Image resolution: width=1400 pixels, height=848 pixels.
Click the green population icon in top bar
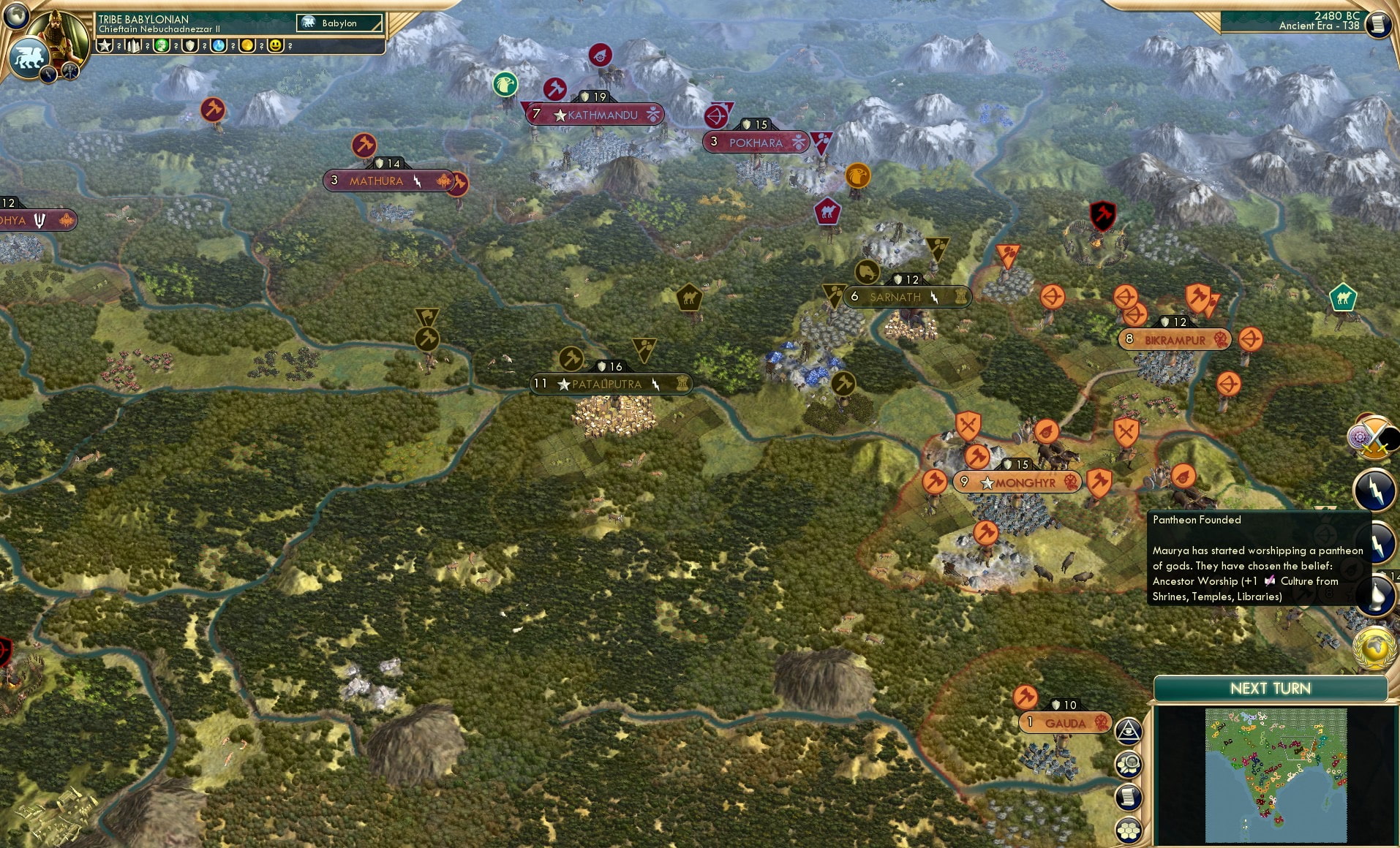(162, 45)
